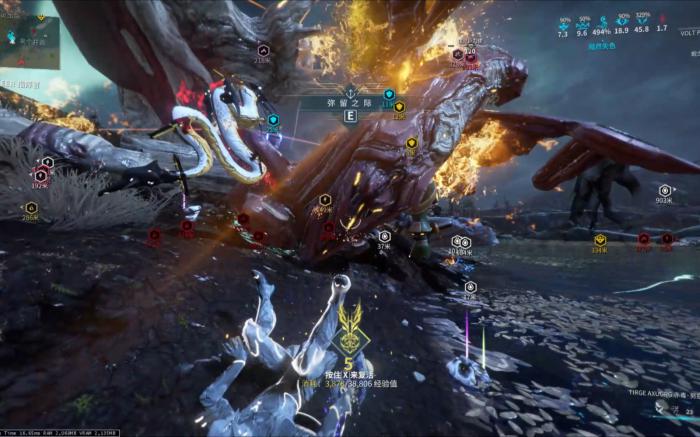Screen dimensions: 700x437
Task: Choose the buff icon with 45.8 timer
Action: (x=642, y=19)
